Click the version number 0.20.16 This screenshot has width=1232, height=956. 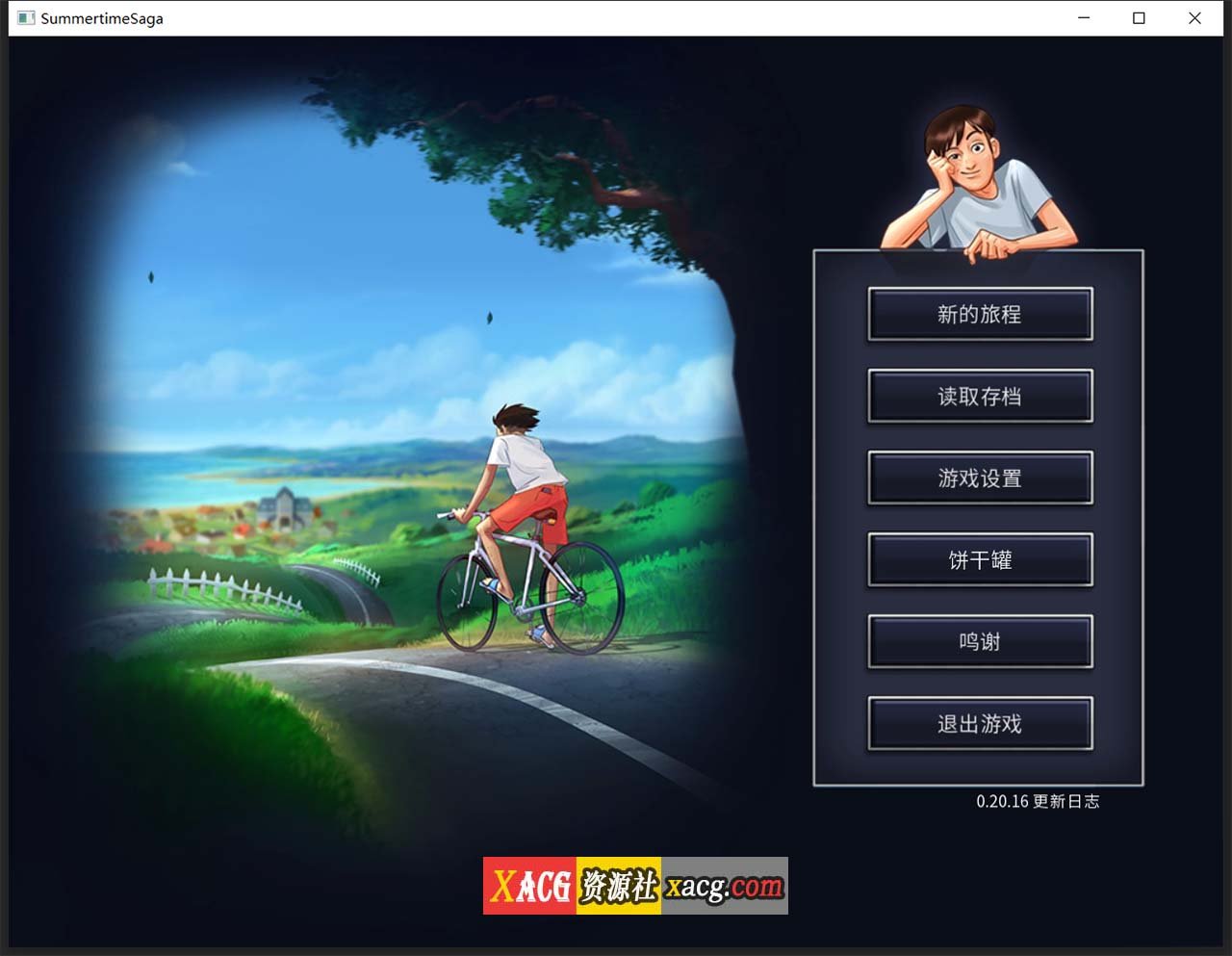pyautogui.click(x=1002, y=801)
